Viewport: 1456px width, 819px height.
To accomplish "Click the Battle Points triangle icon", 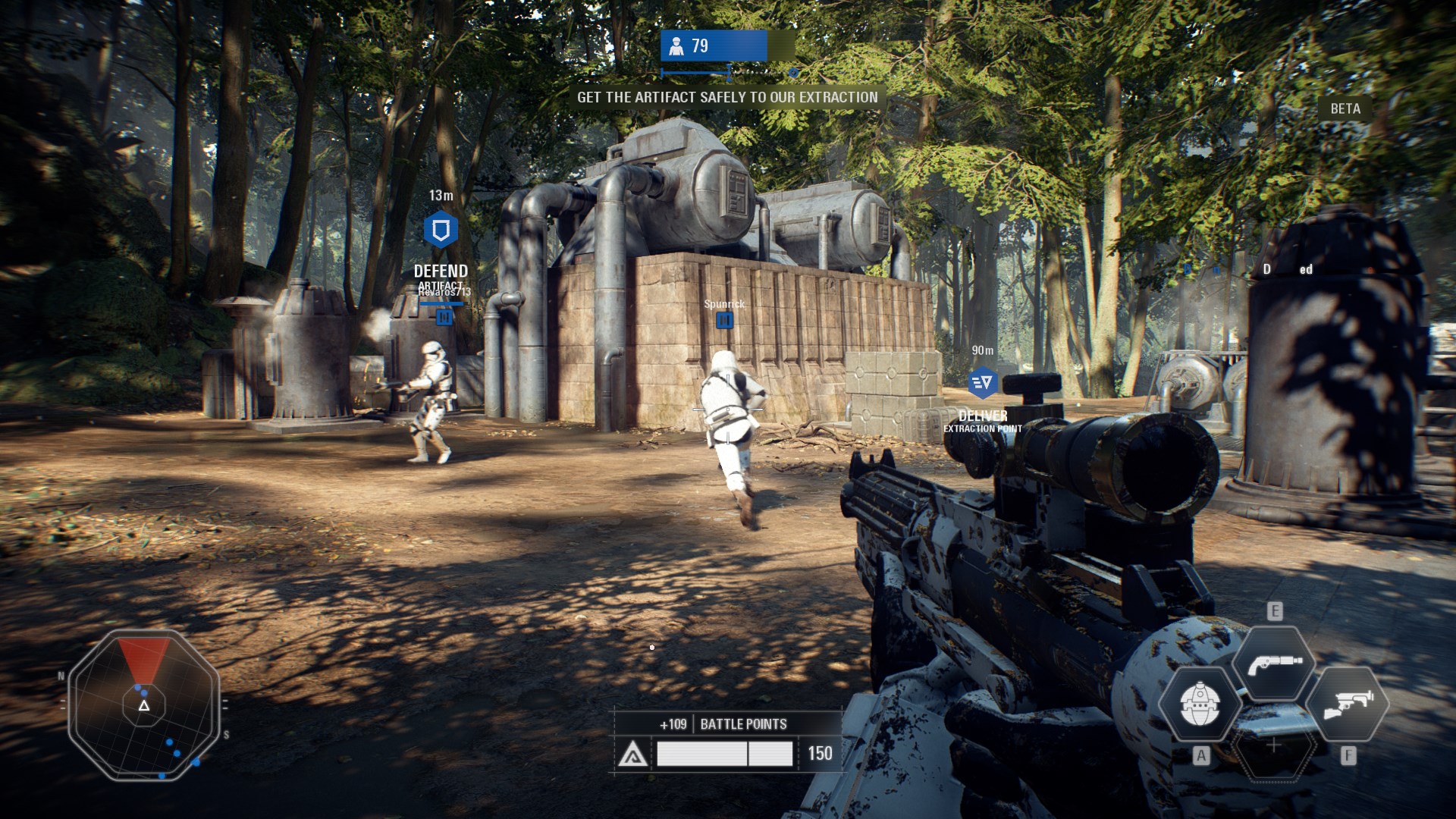I will point(632,755).
